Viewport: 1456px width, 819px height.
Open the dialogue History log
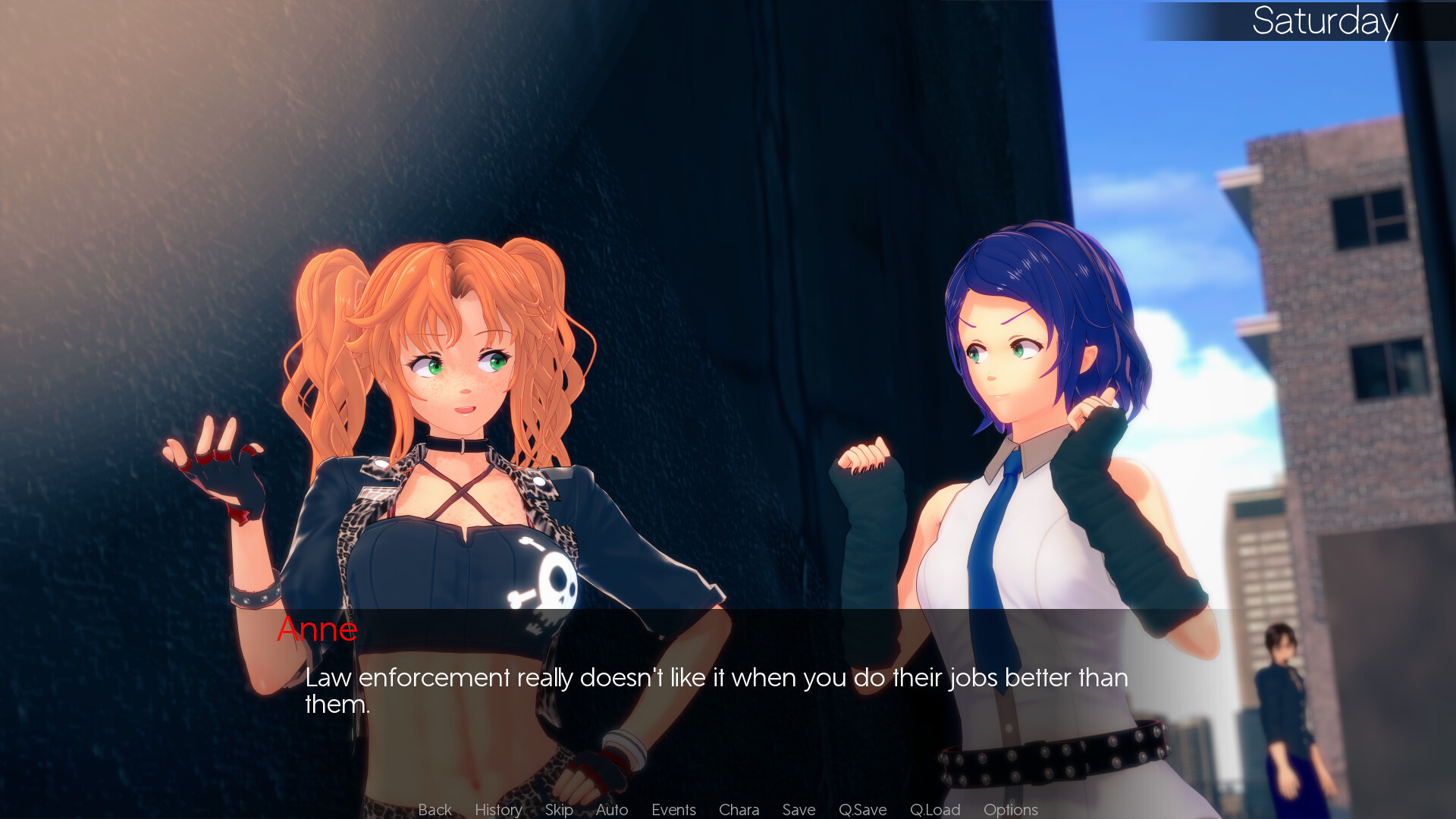[498, 810]
